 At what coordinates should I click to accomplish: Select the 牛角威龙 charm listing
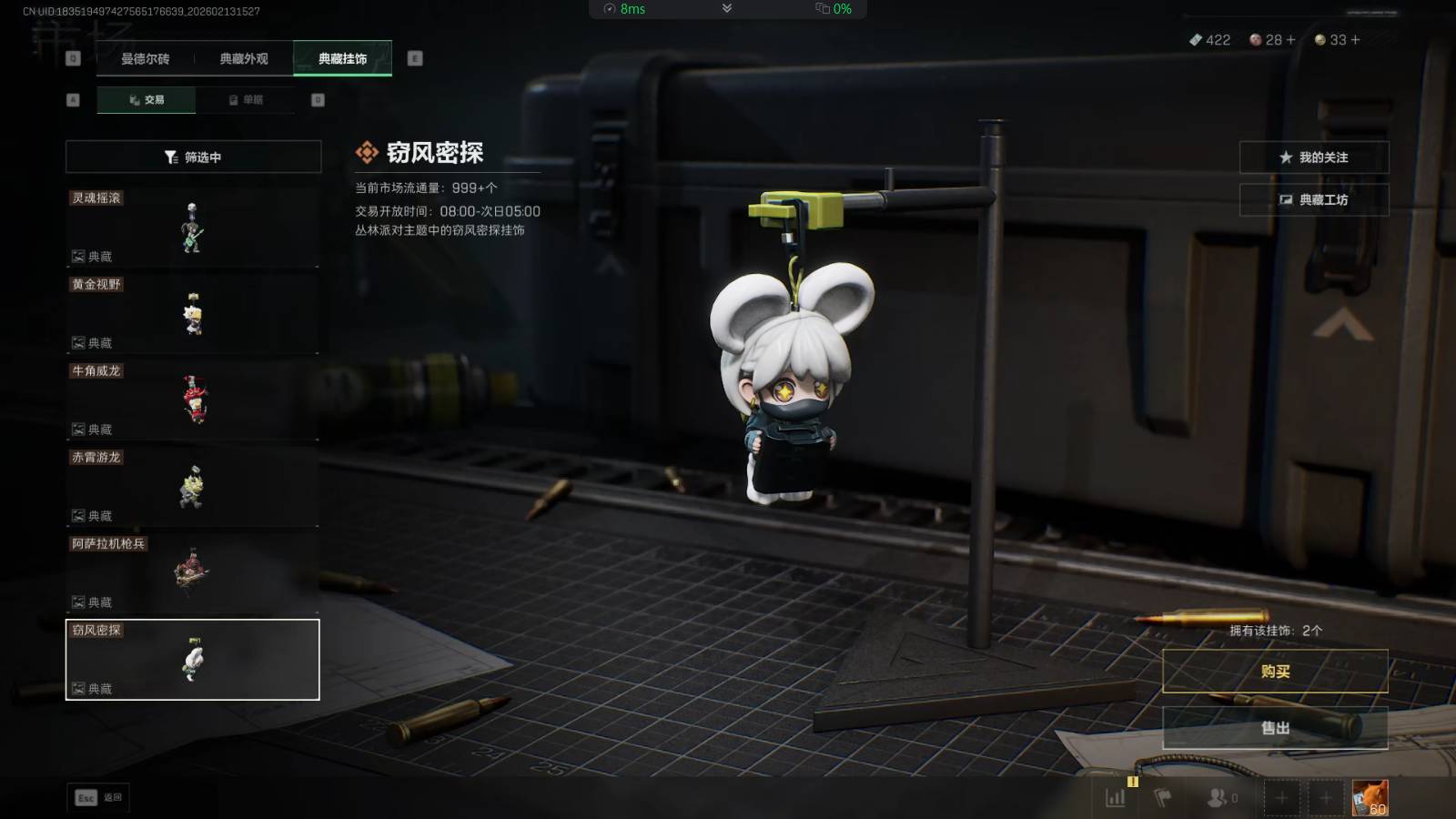192,399
